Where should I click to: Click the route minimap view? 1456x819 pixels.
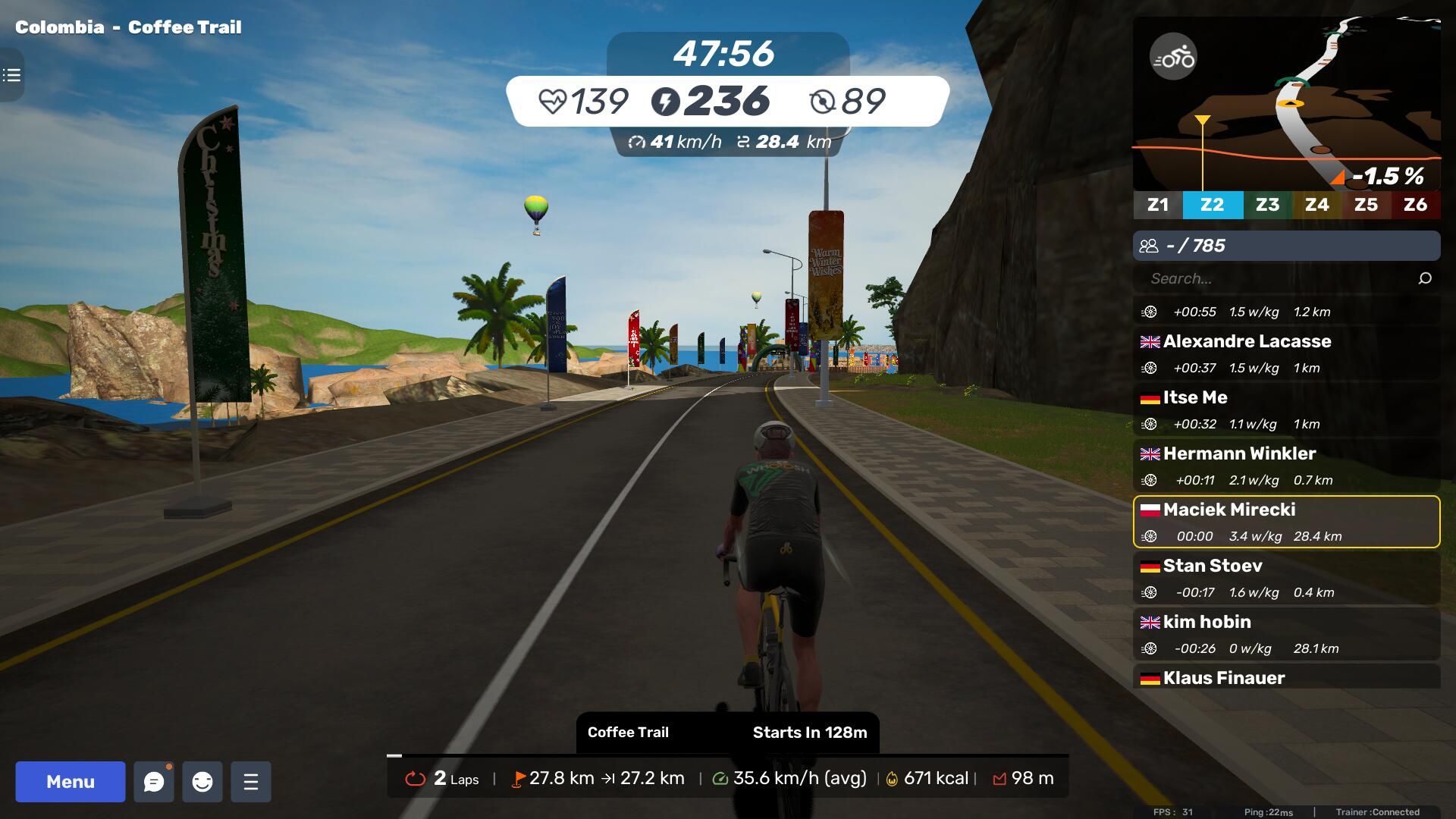click(1319, 106)
